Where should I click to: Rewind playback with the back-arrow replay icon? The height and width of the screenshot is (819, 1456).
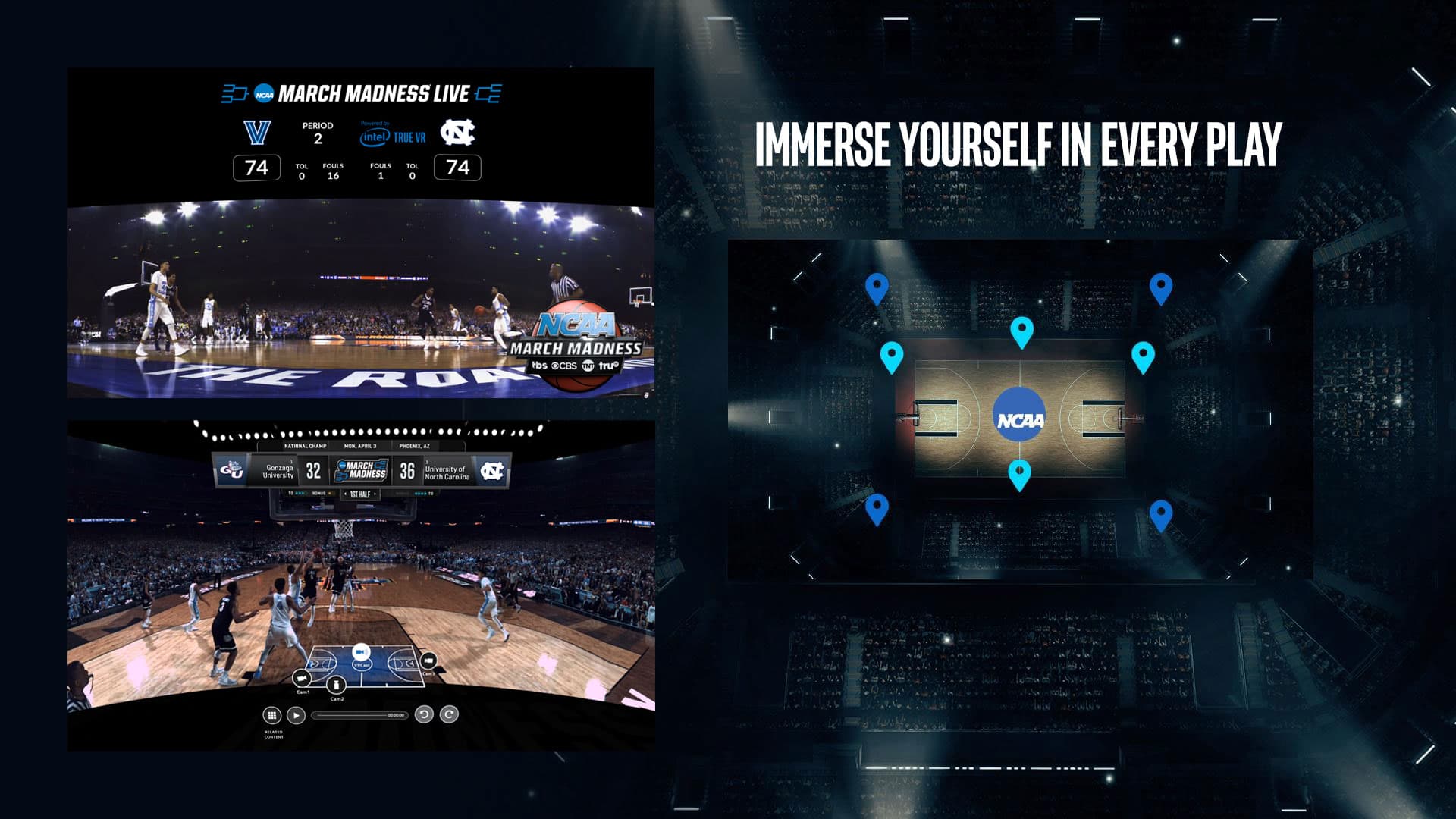click(425, 715)
